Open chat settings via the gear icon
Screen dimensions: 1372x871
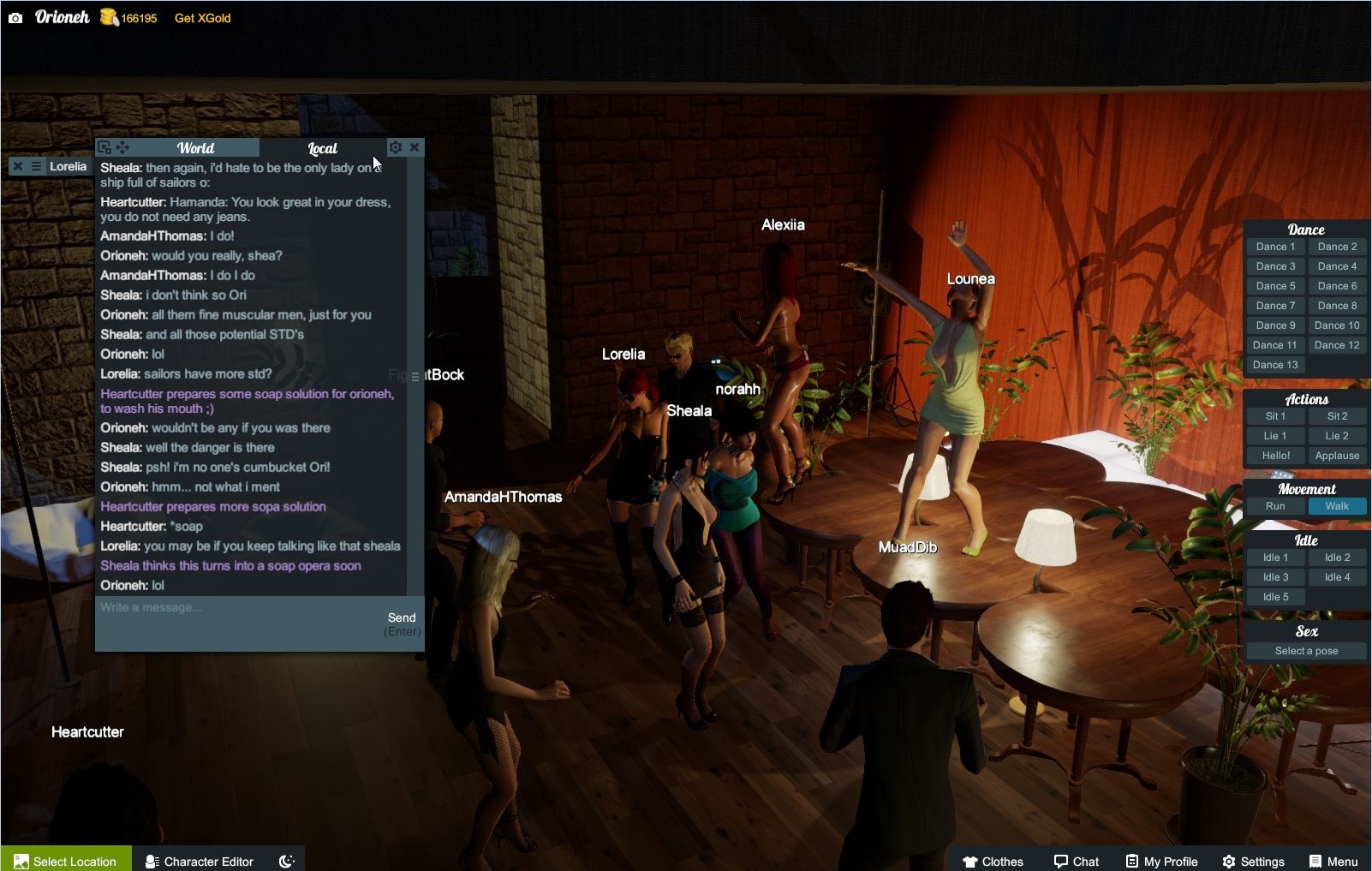395,146
